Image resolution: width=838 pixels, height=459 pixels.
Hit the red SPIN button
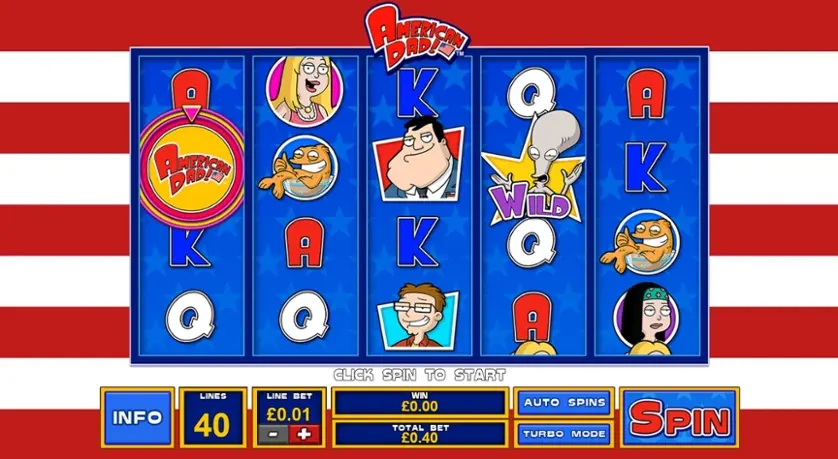[679, 417]
